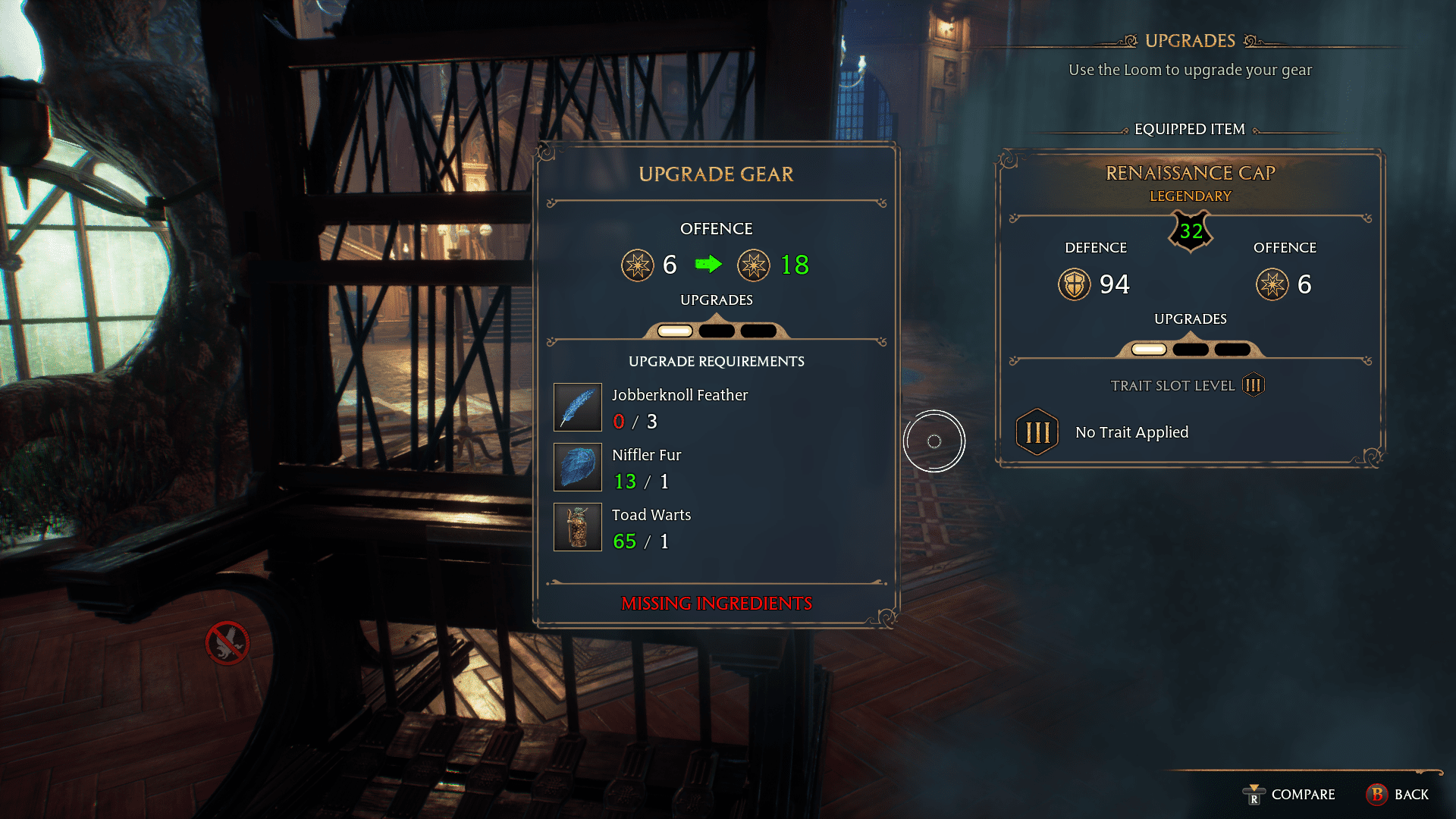Select the first upgrade pip under Upgrade Gear
Viewport: 1456px width, 819px height.
674,330
